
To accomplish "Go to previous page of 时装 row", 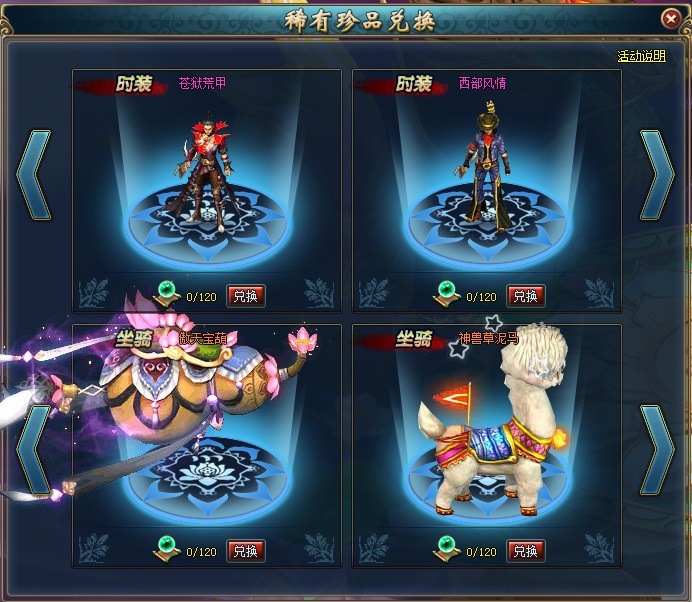I will point(33,174).
